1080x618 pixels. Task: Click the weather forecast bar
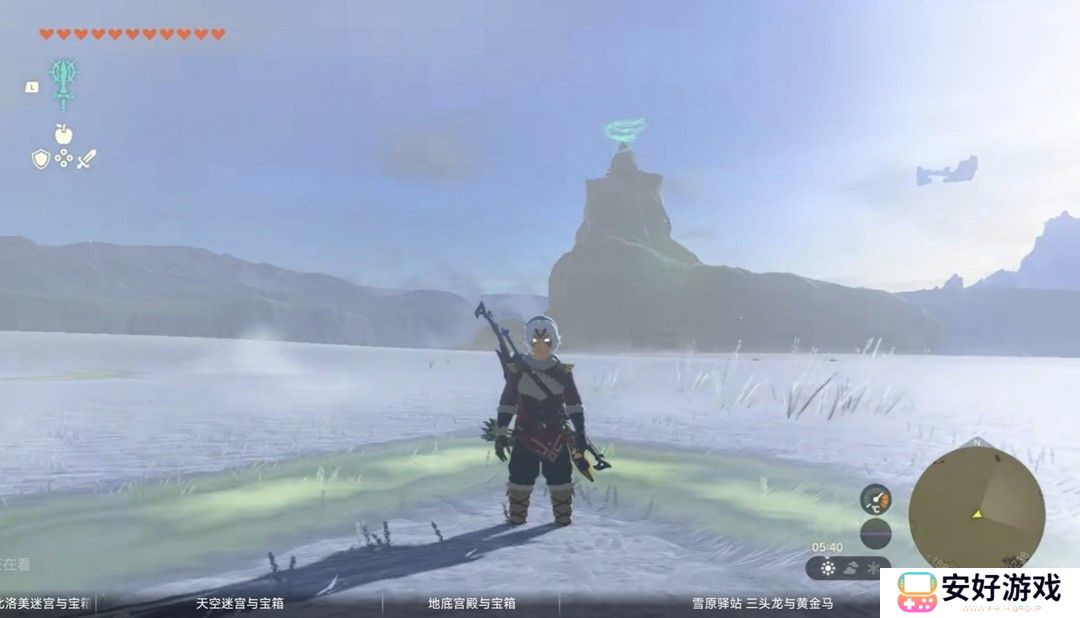click(x=849, y=568)
